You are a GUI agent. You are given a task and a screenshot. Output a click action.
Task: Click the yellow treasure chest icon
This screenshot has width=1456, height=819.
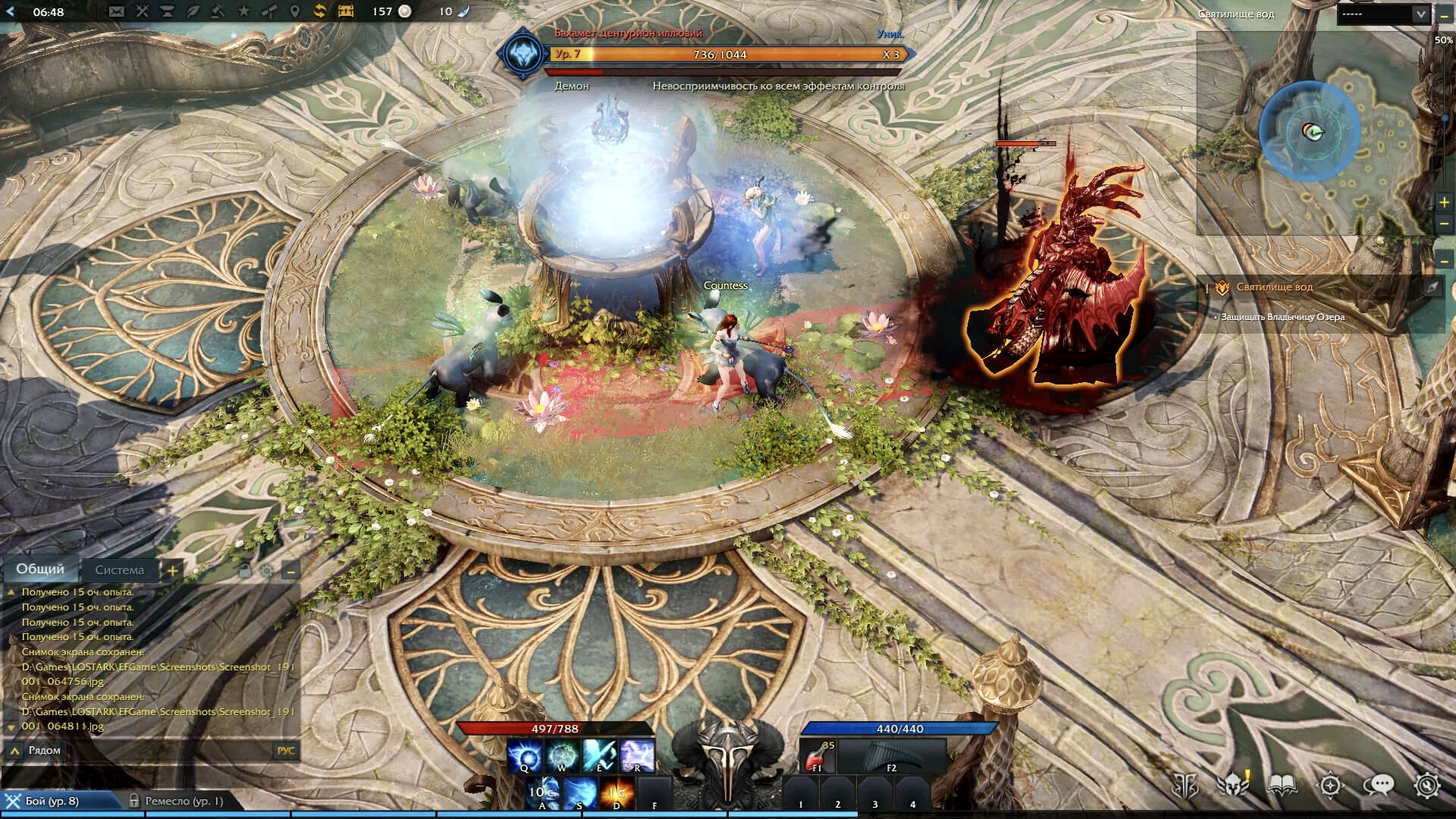point(346,11)
